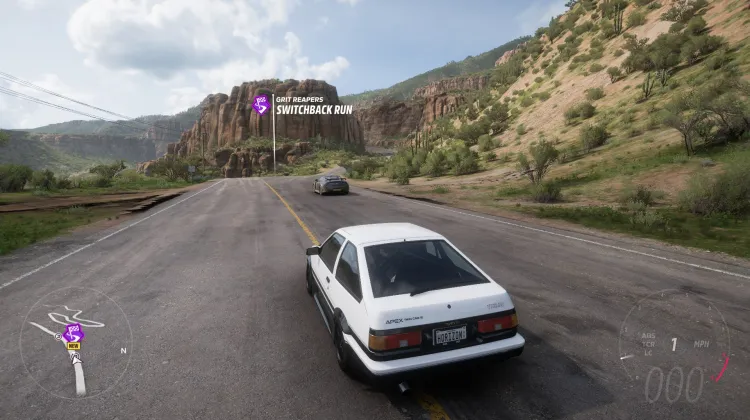Select the purple race event marker on minimap

(72, 333)
